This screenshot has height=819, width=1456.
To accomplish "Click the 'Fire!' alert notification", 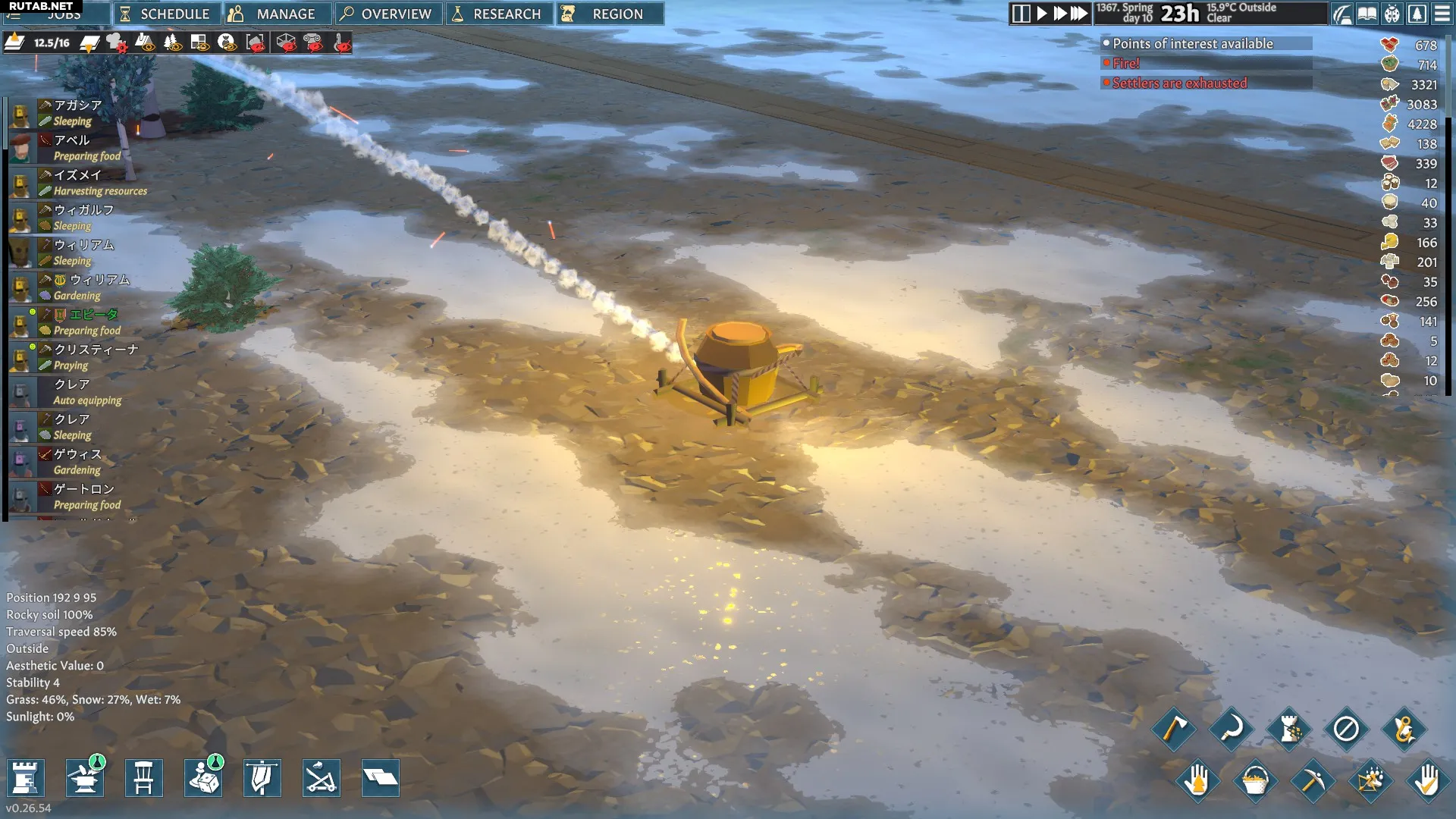I will point(1125,64).
